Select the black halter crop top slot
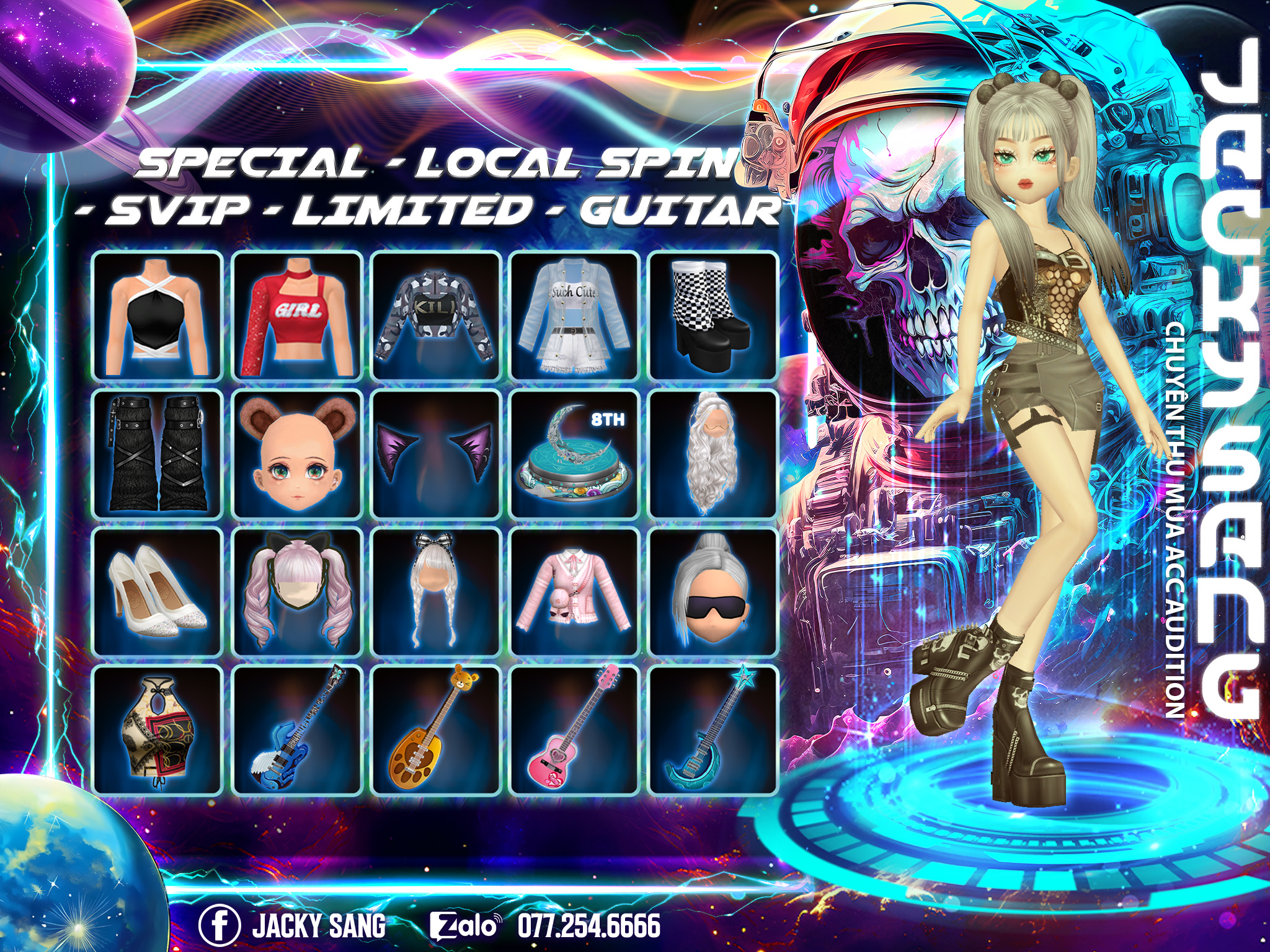 [158, 316]
